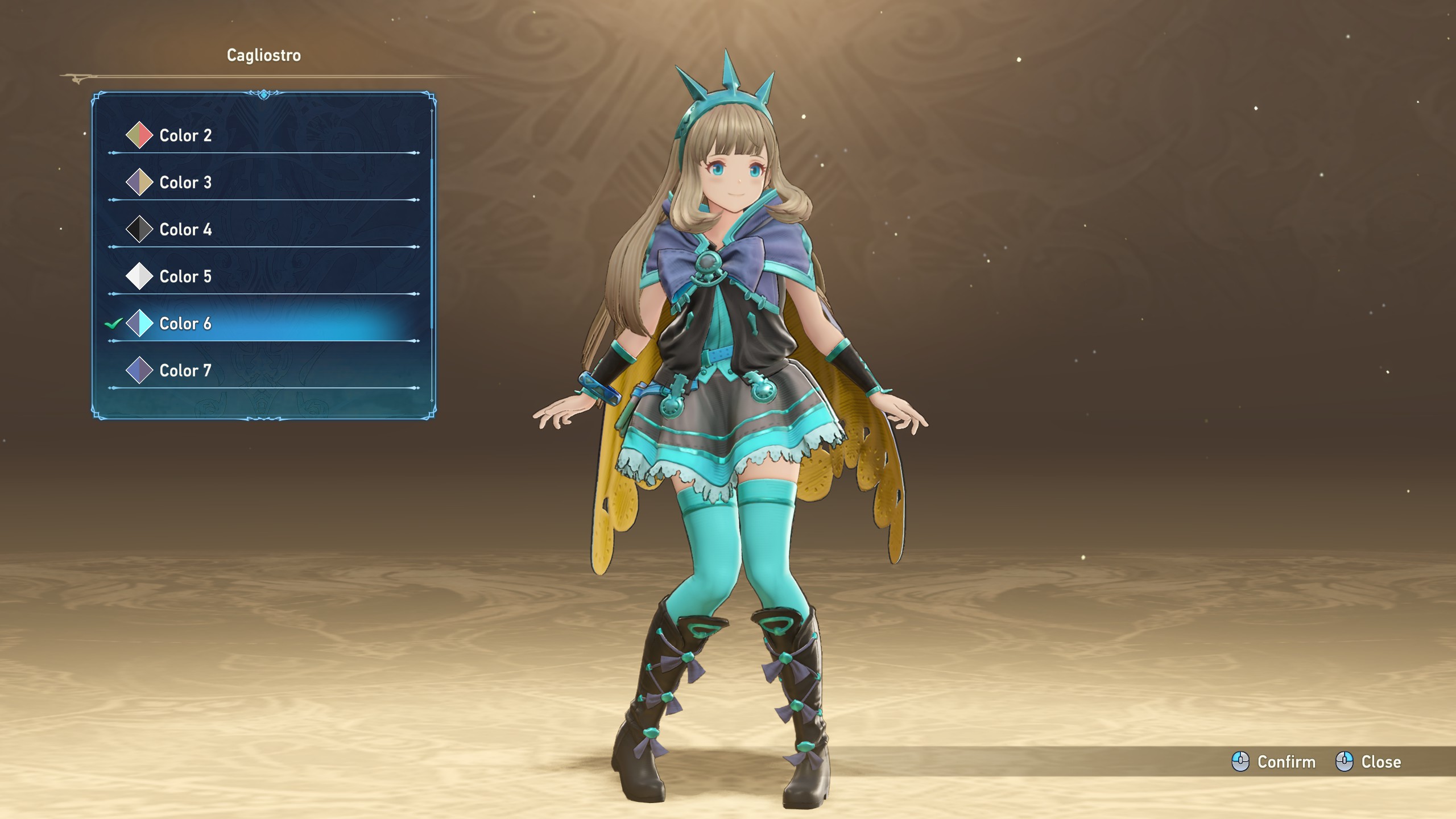Pick the Color 4 black scheme

click(185, 230)
